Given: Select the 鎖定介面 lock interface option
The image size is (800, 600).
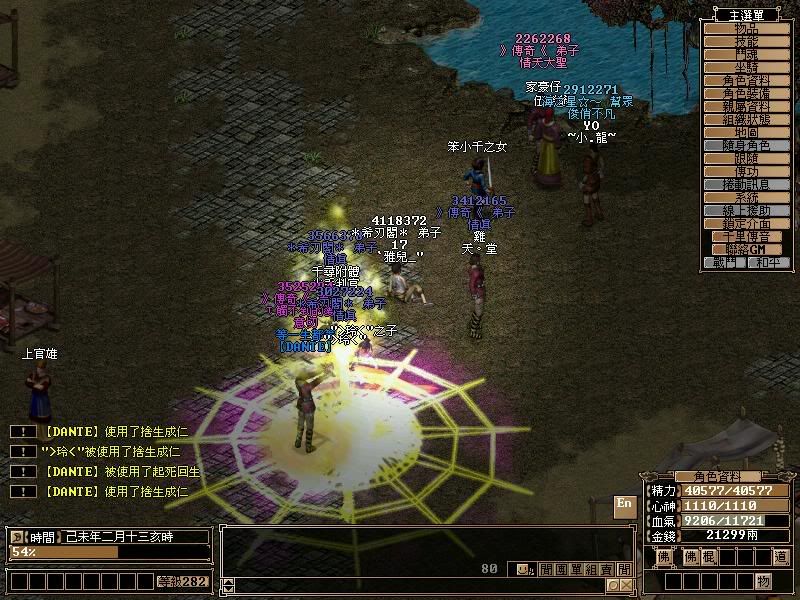Looking at the screenshot, I should coord(746,224).
